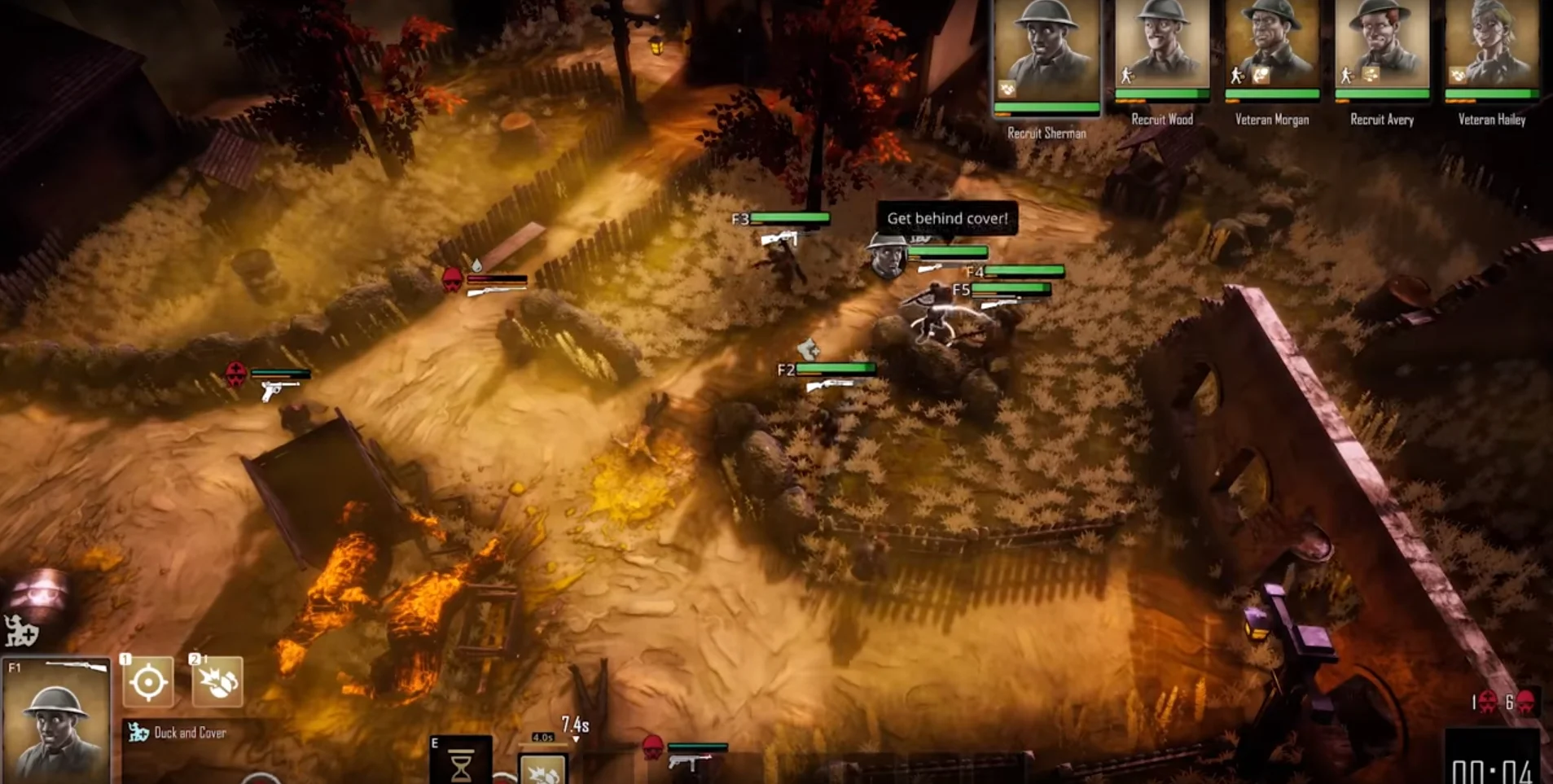This screenshot has height=784, width=1553.
Task: Click the queued grenade action on timeline
Action: pos(542,768)
